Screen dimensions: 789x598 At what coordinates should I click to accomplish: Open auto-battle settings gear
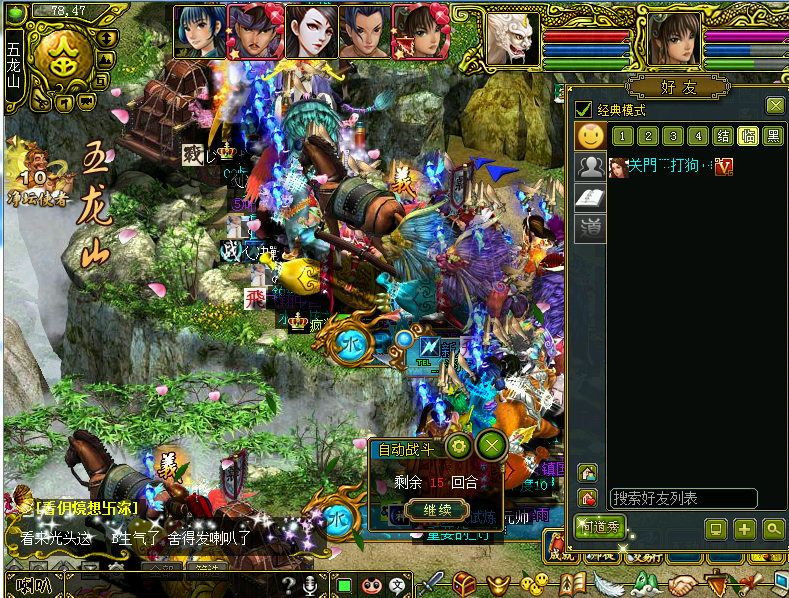click(459, 446)
